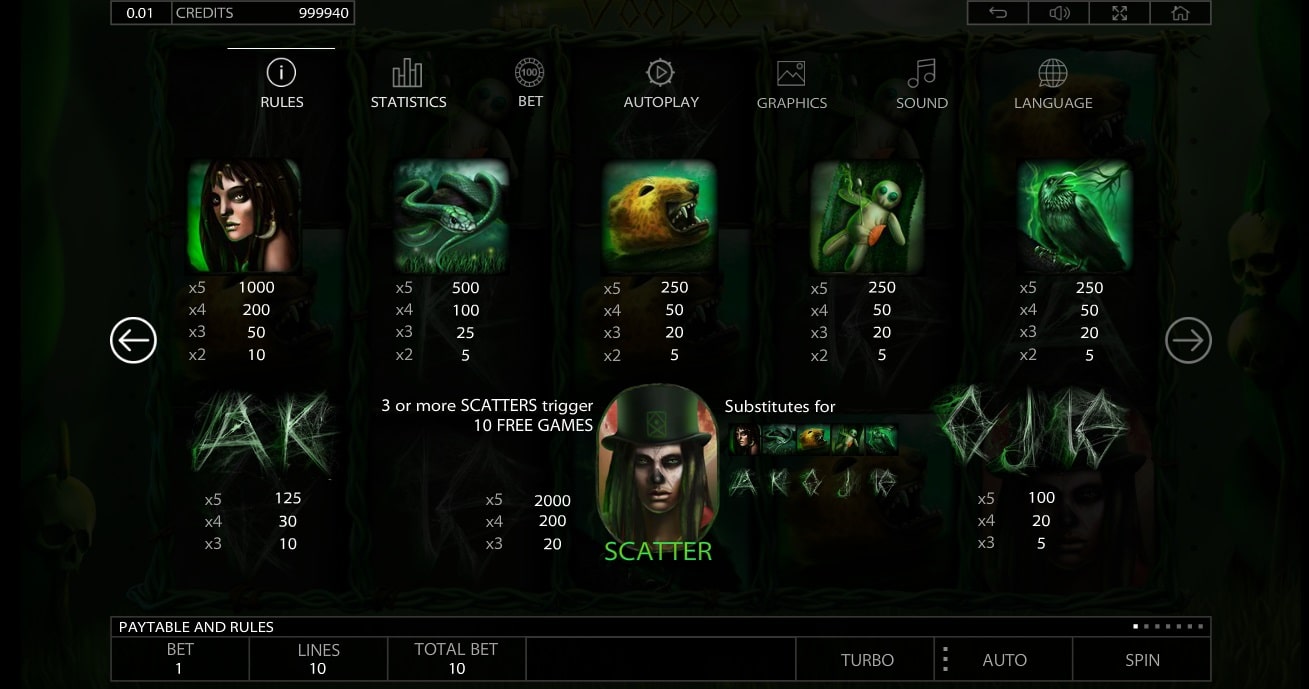
Task: Adjust the Bet amount field
Action: coord(180,659)
